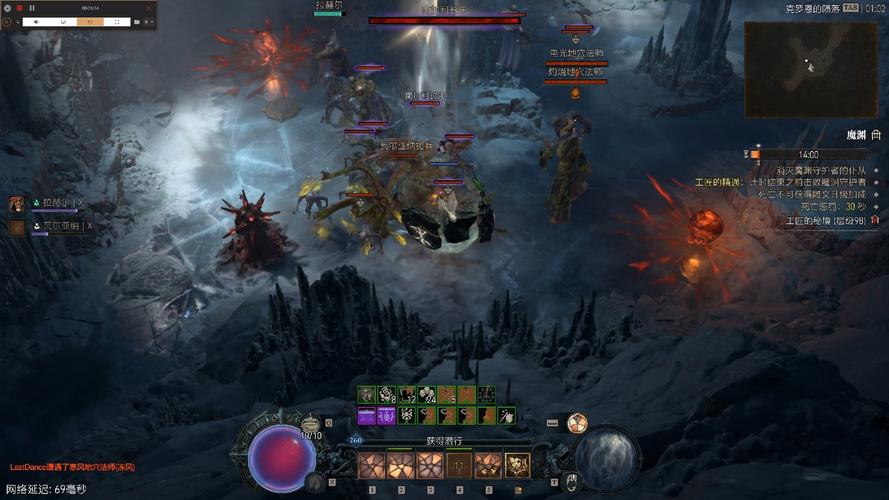The width and height of the screenshot is (889, 500).
Task: Activate the sixth skill with gold emblem
Action: point(517,465)
